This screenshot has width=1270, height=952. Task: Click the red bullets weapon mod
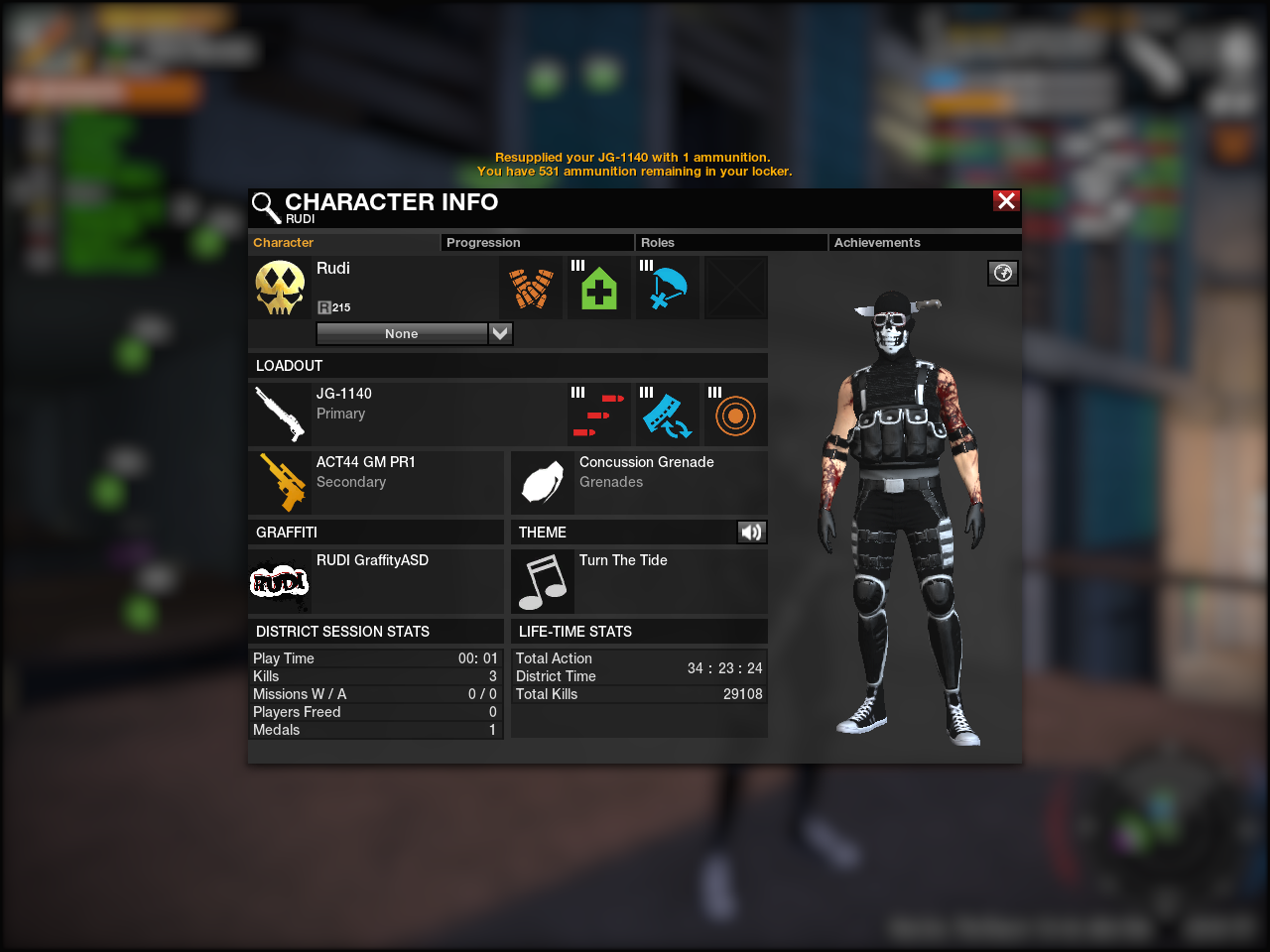point(599,415)
